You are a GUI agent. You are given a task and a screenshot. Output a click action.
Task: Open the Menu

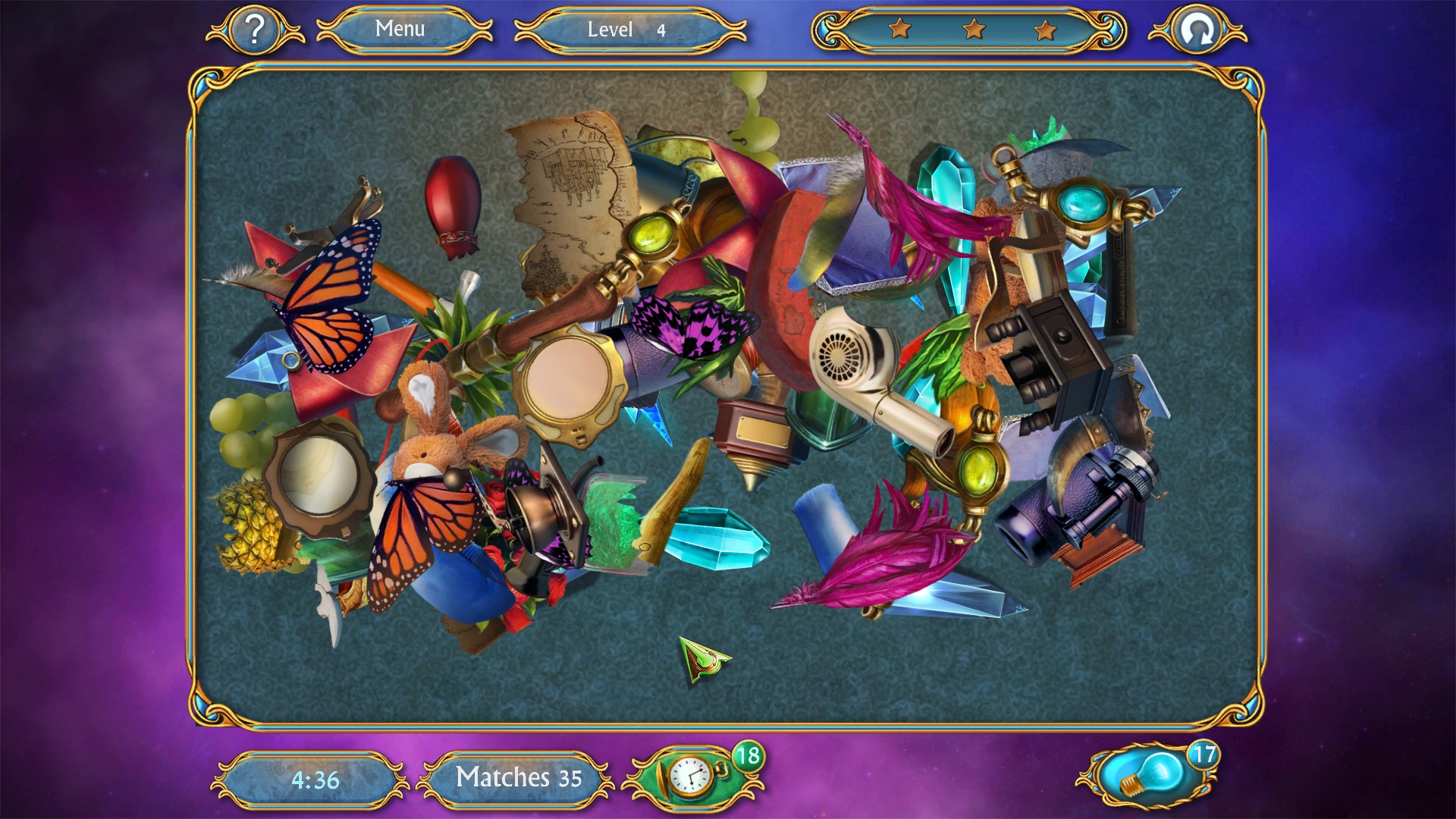(x=400, y=29)
